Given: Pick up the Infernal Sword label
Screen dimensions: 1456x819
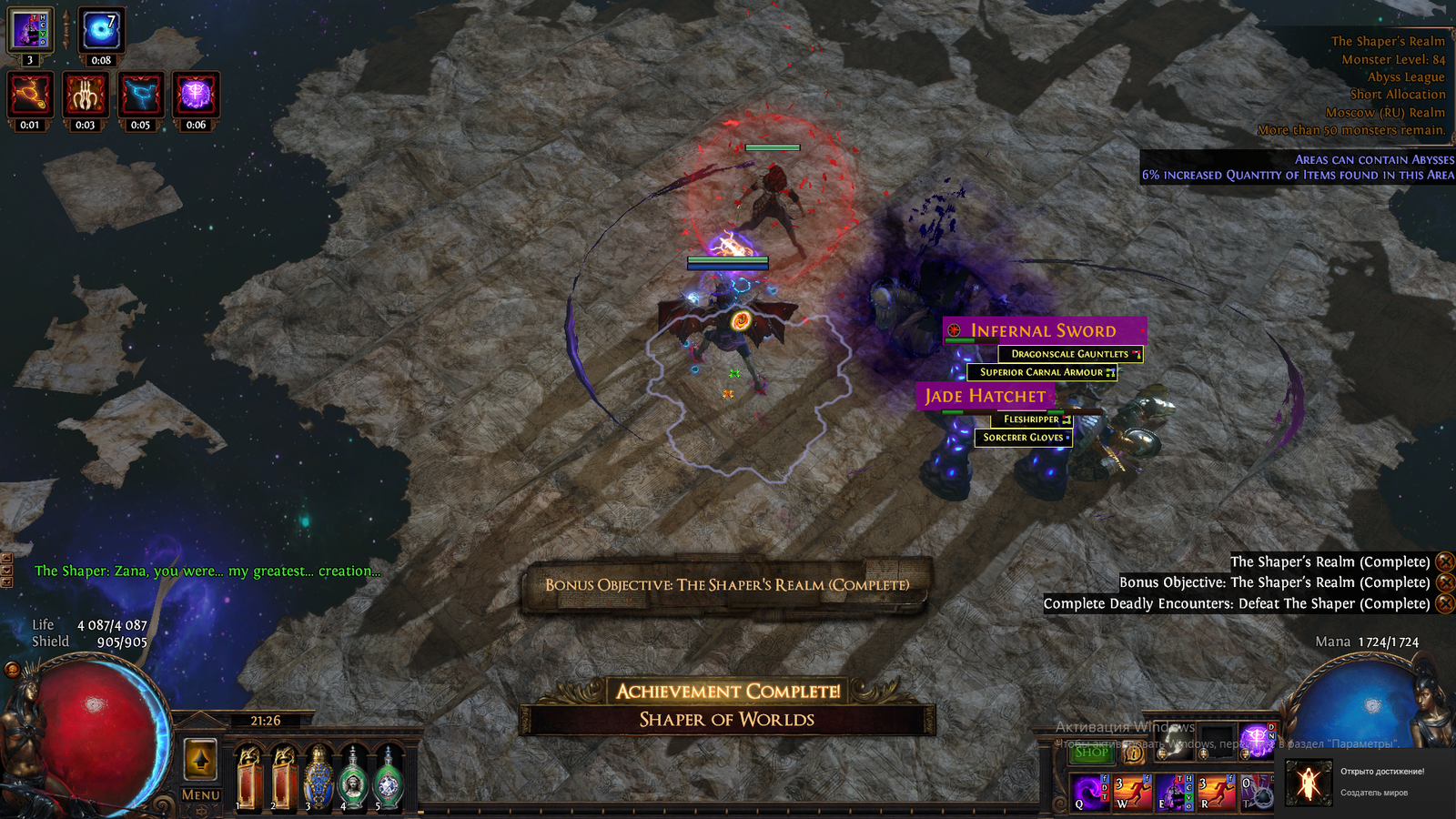Looking at the screenshot, I should pyautogui.click(x=1043, y=331).
